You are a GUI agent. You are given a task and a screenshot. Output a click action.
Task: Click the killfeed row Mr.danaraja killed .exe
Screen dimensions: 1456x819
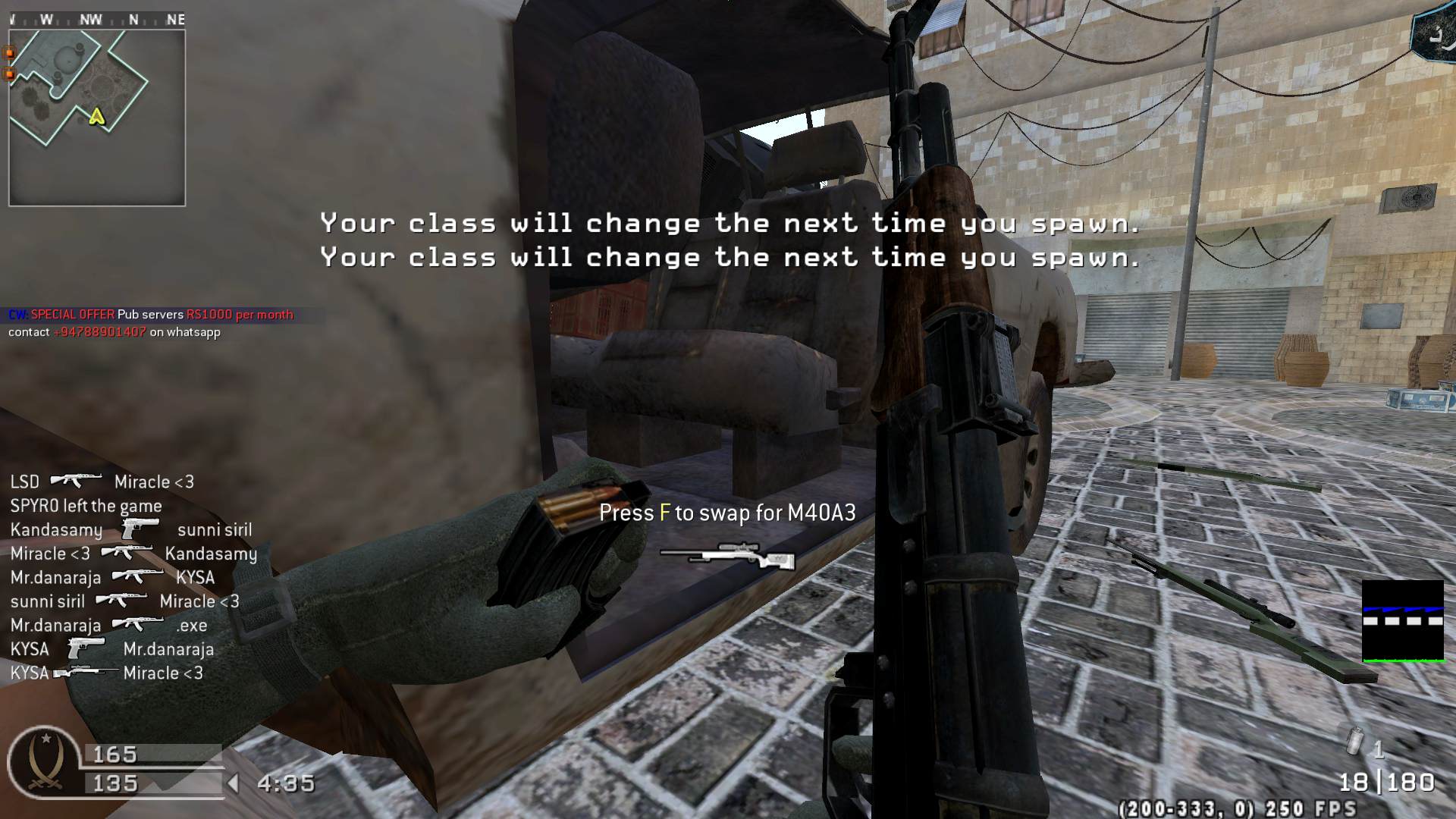(108, 626)
